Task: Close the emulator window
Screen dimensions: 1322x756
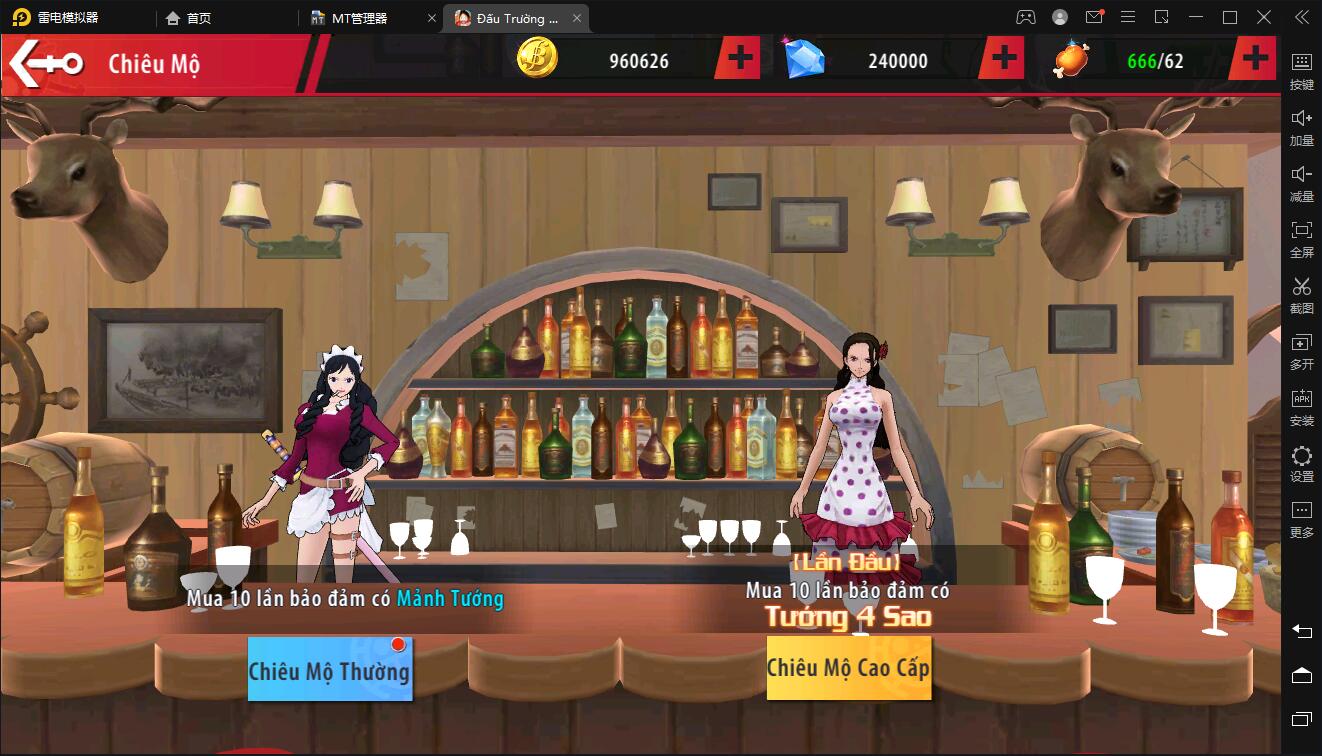Action: 1263,18
